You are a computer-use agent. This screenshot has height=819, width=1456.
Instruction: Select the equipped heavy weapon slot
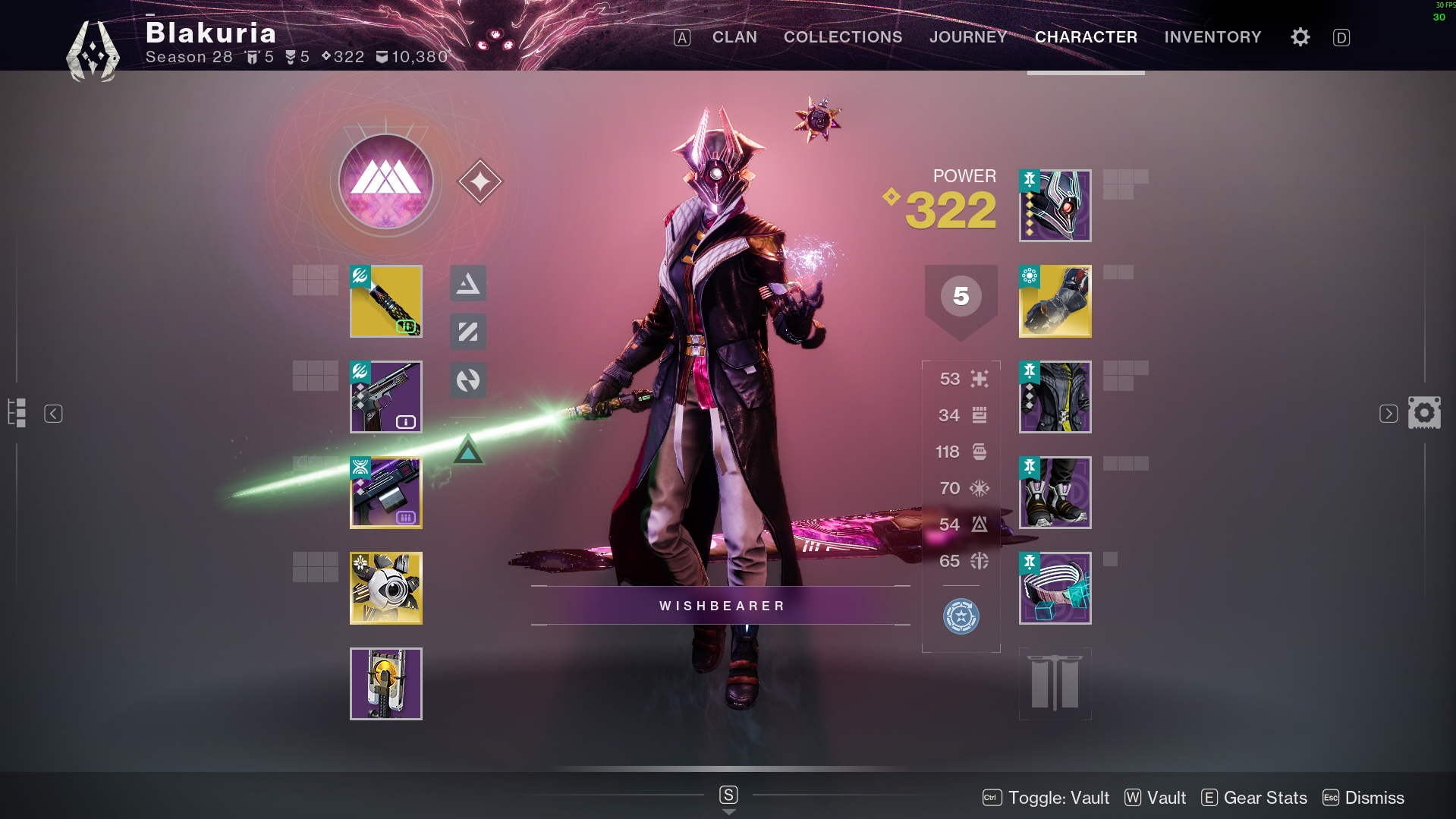(x=385, y=493)
